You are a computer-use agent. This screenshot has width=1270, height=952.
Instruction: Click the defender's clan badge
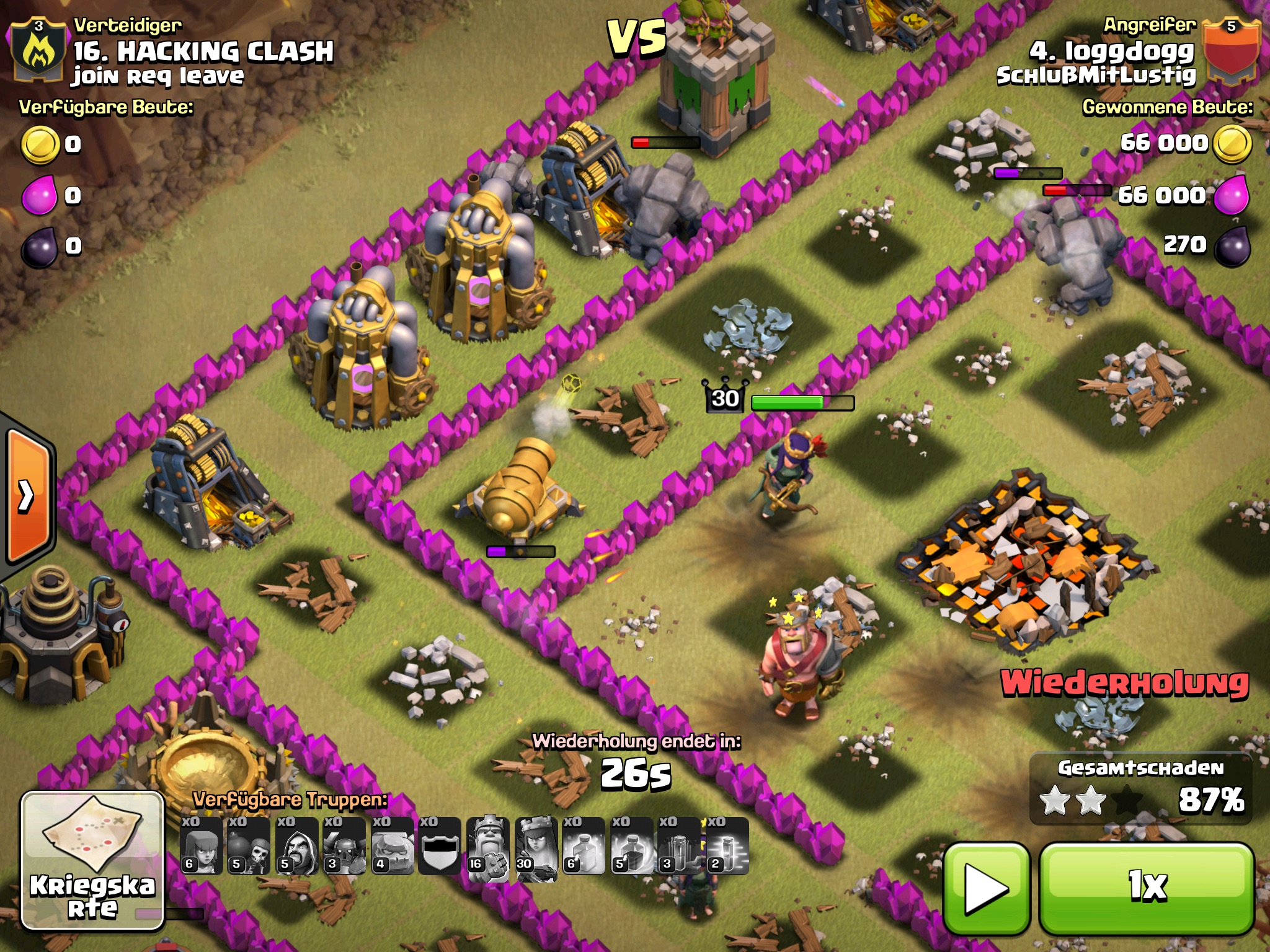(38, 50)
